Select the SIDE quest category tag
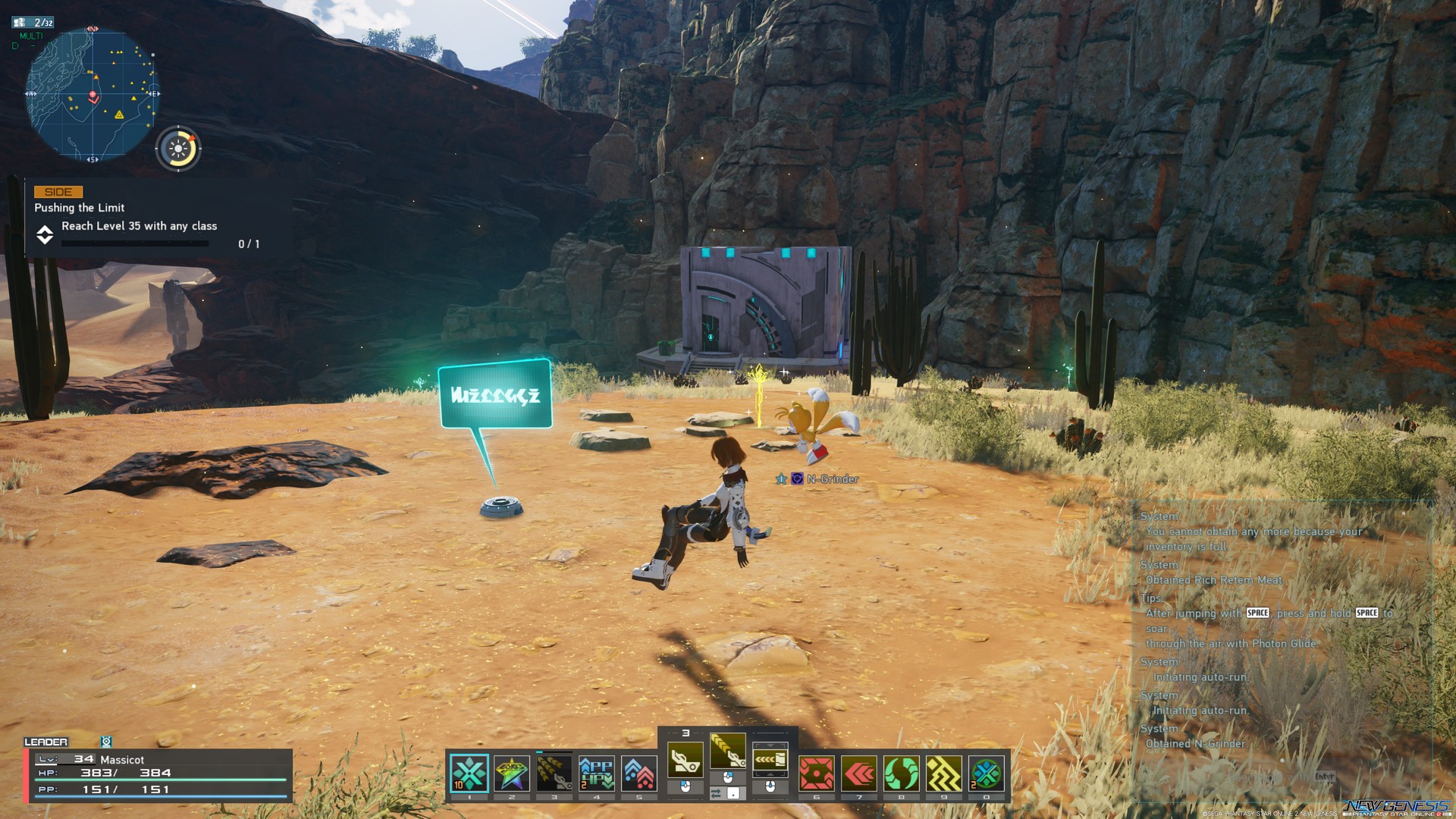The height and width of the screenshot is (819, 1456). tap(58, 191)
